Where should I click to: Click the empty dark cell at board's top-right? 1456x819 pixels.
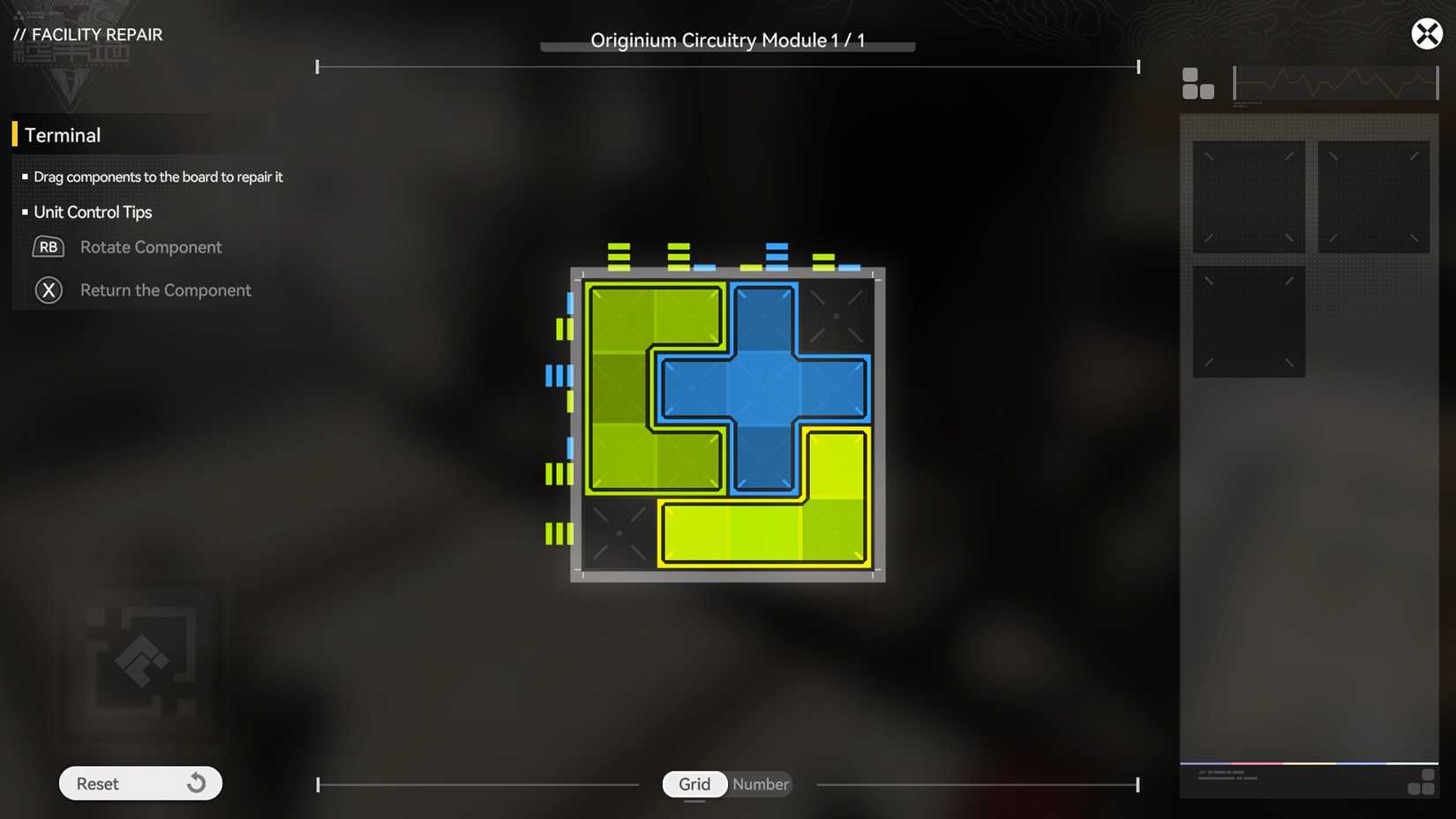[837, 315]
